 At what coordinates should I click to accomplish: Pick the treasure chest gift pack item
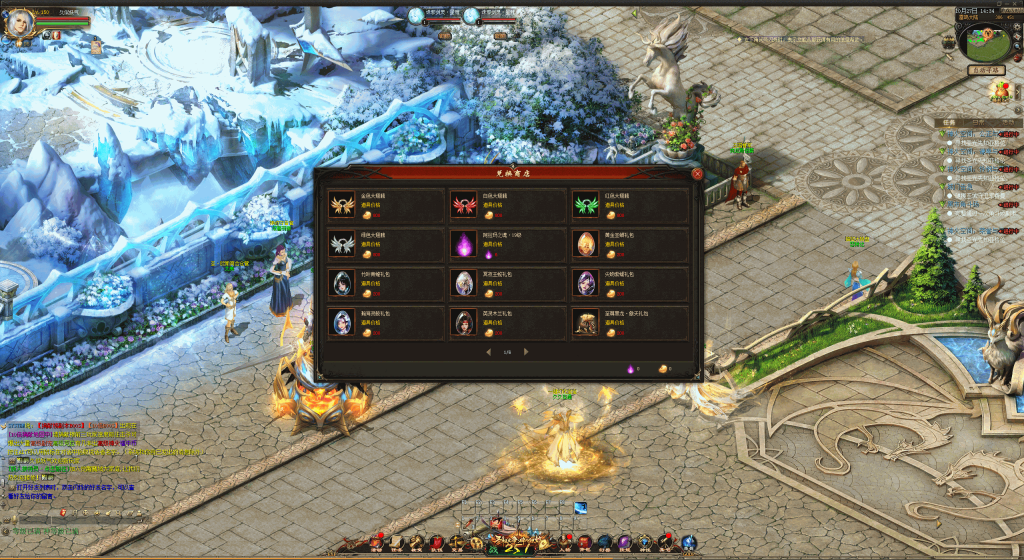point(586,322)
